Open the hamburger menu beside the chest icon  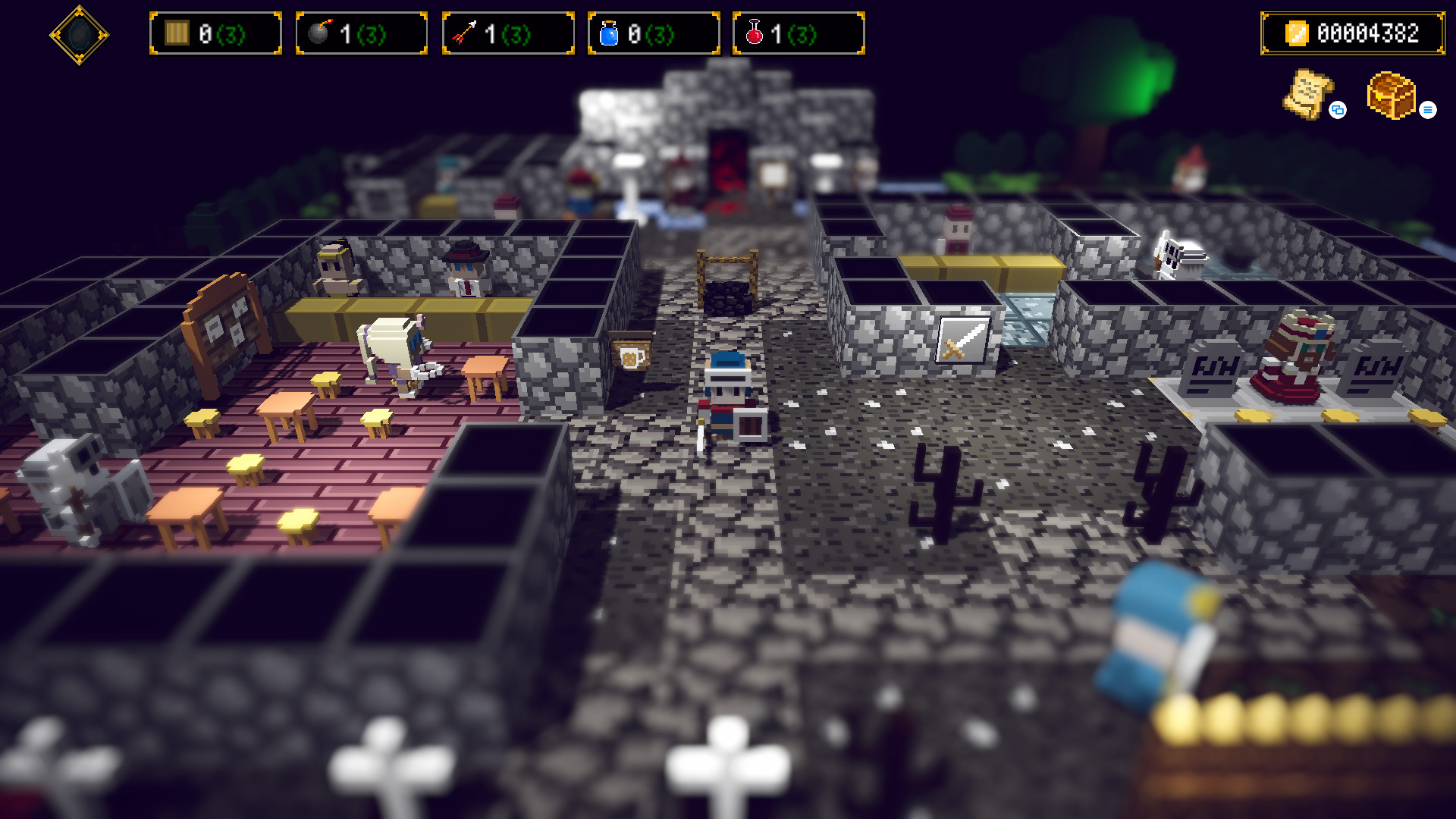[1429, 110]
